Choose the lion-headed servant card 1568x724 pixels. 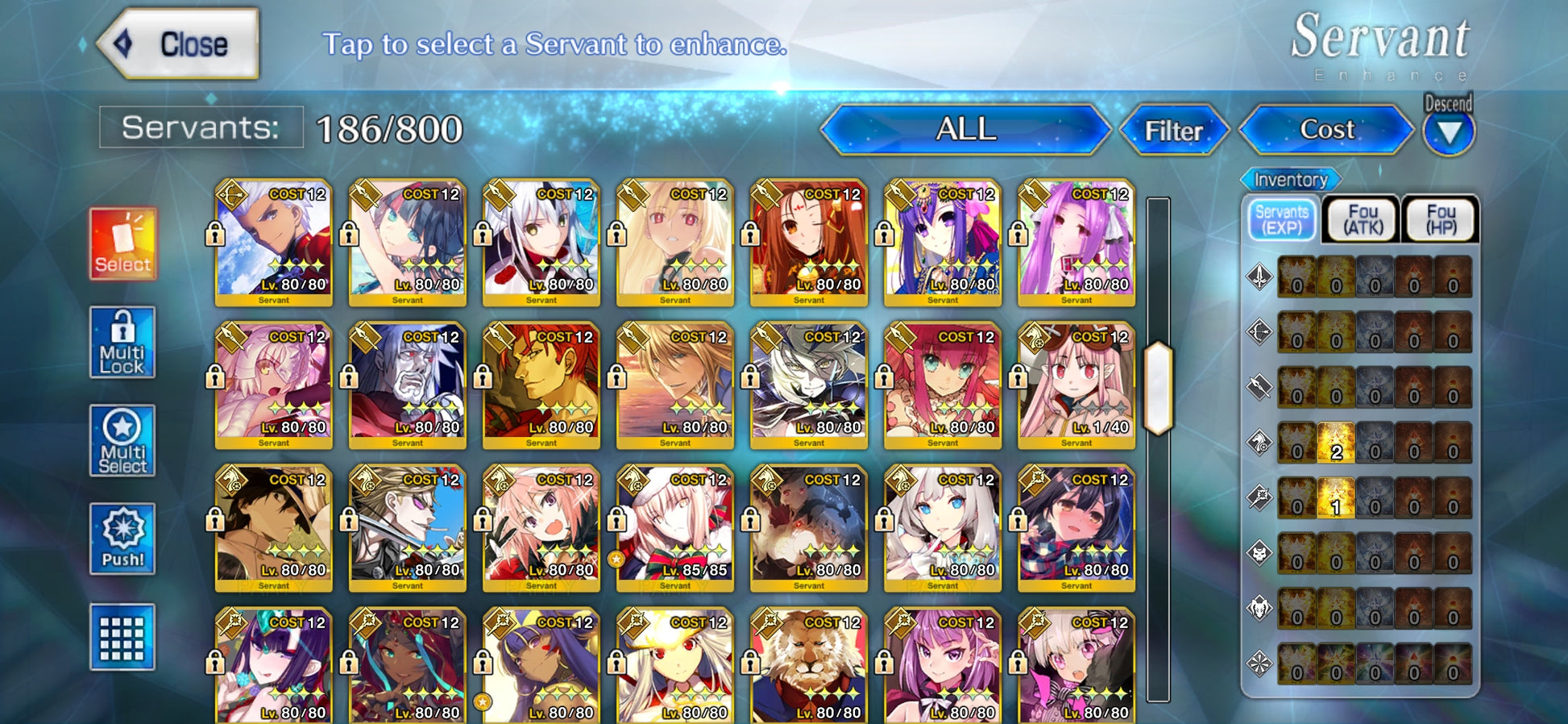[809, 665]
